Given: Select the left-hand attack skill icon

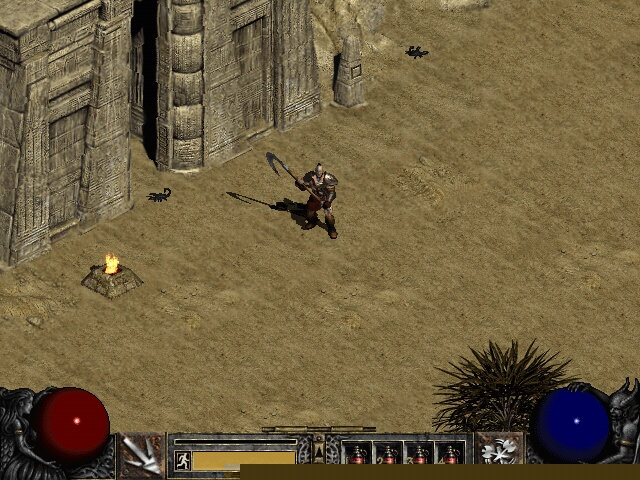Looking at the screenshot, I should click(142, 455).
